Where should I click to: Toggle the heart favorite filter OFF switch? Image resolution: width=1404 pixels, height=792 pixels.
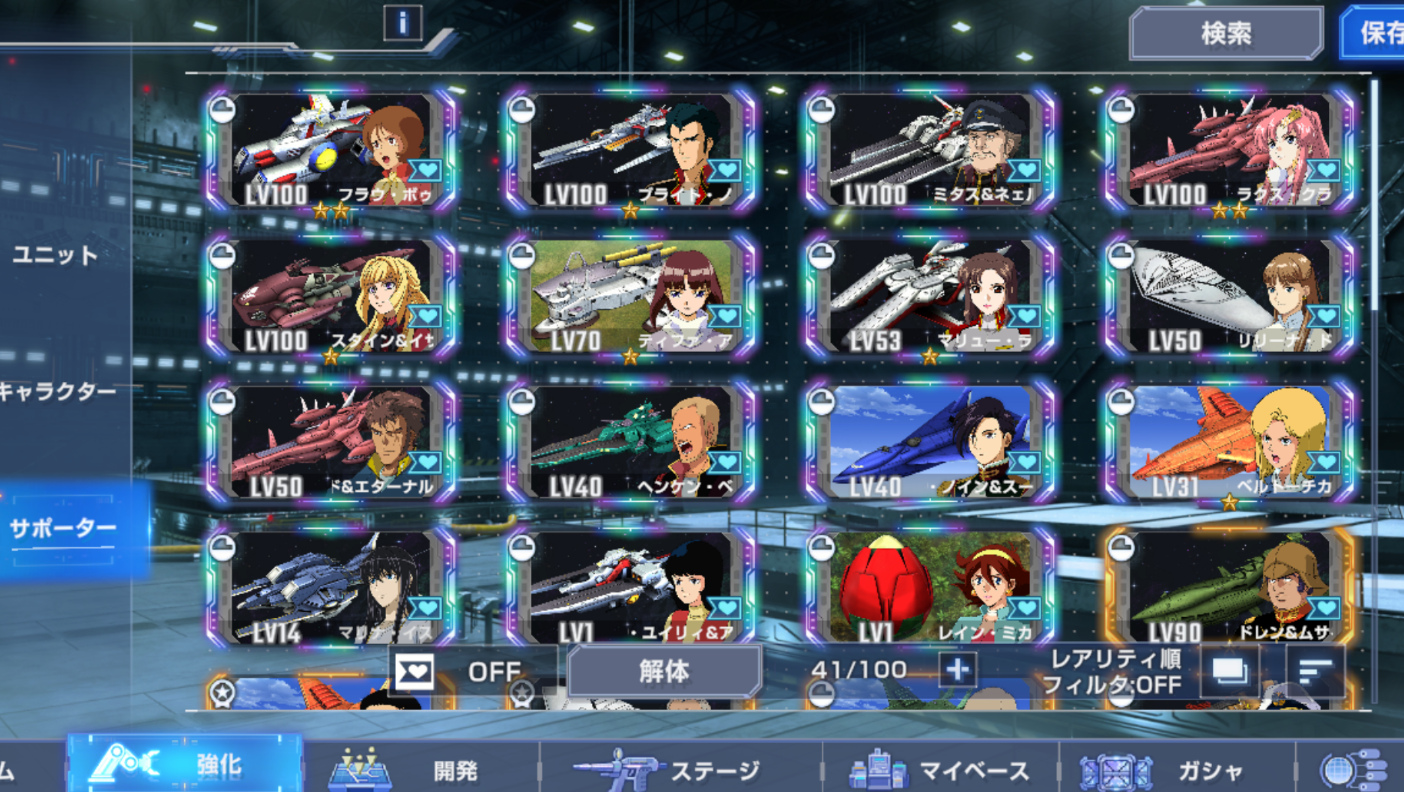tap(472, 671)
